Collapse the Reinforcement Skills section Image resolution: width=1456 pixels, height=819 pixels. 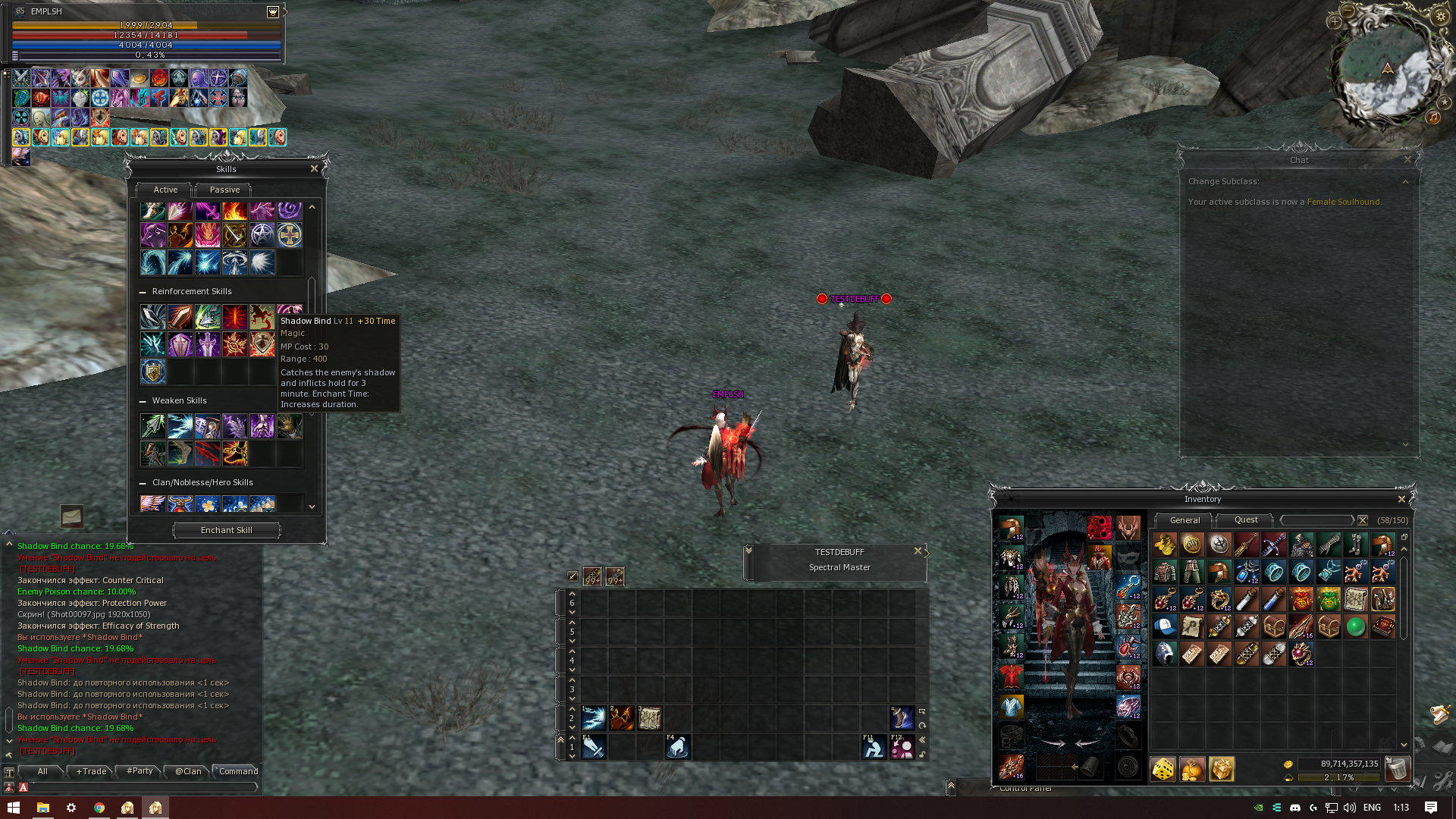coord(143,292)
